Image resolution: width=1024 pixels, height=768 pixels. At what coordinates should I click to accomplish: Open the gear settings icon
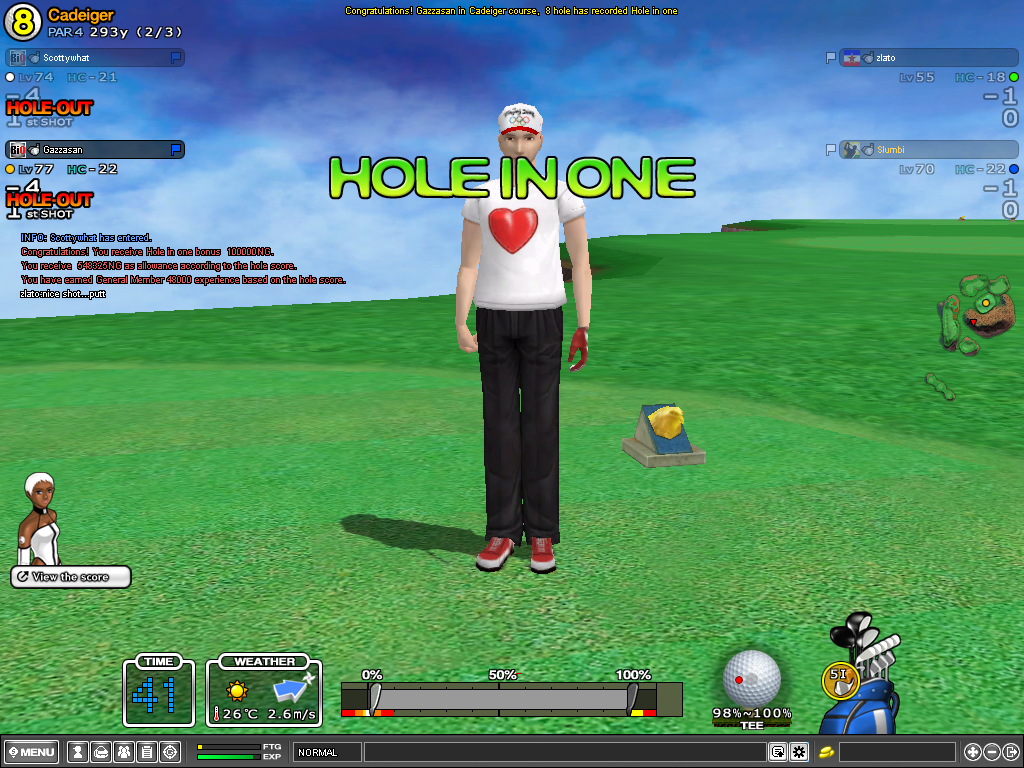click(799, 752)
